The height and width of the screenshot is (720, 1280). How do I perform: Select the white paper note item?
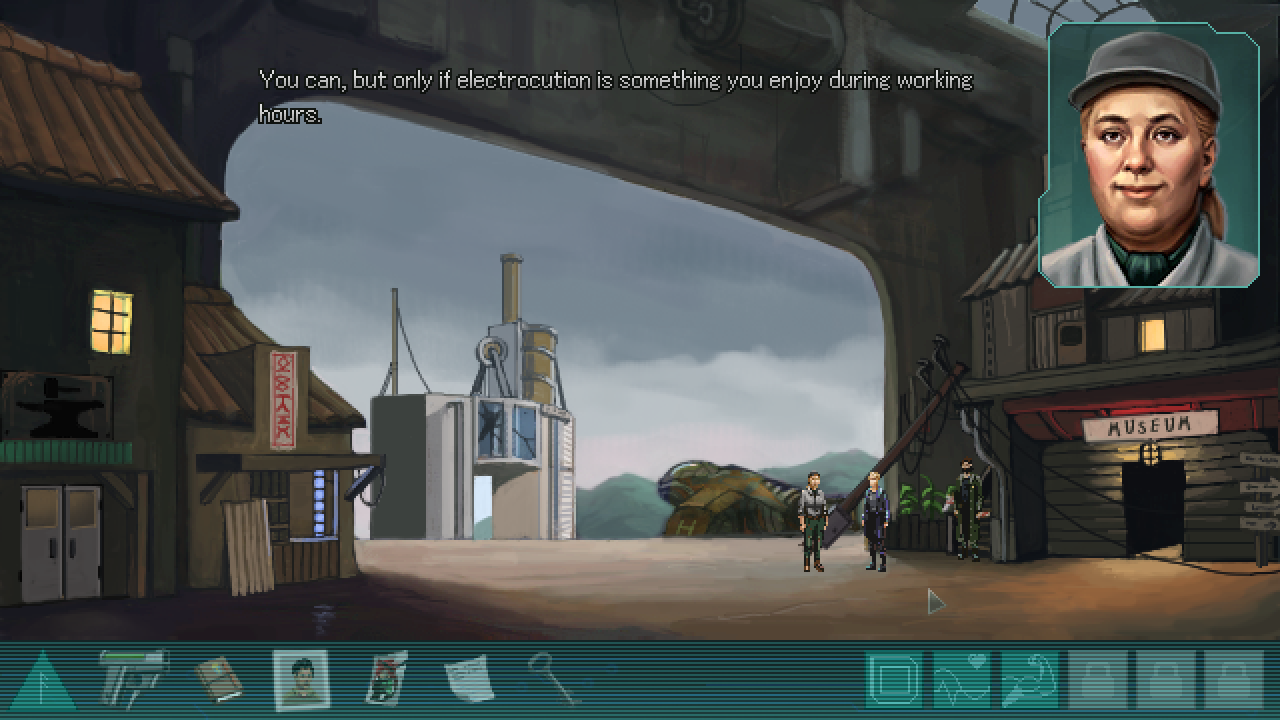click(x=468, y=679)
